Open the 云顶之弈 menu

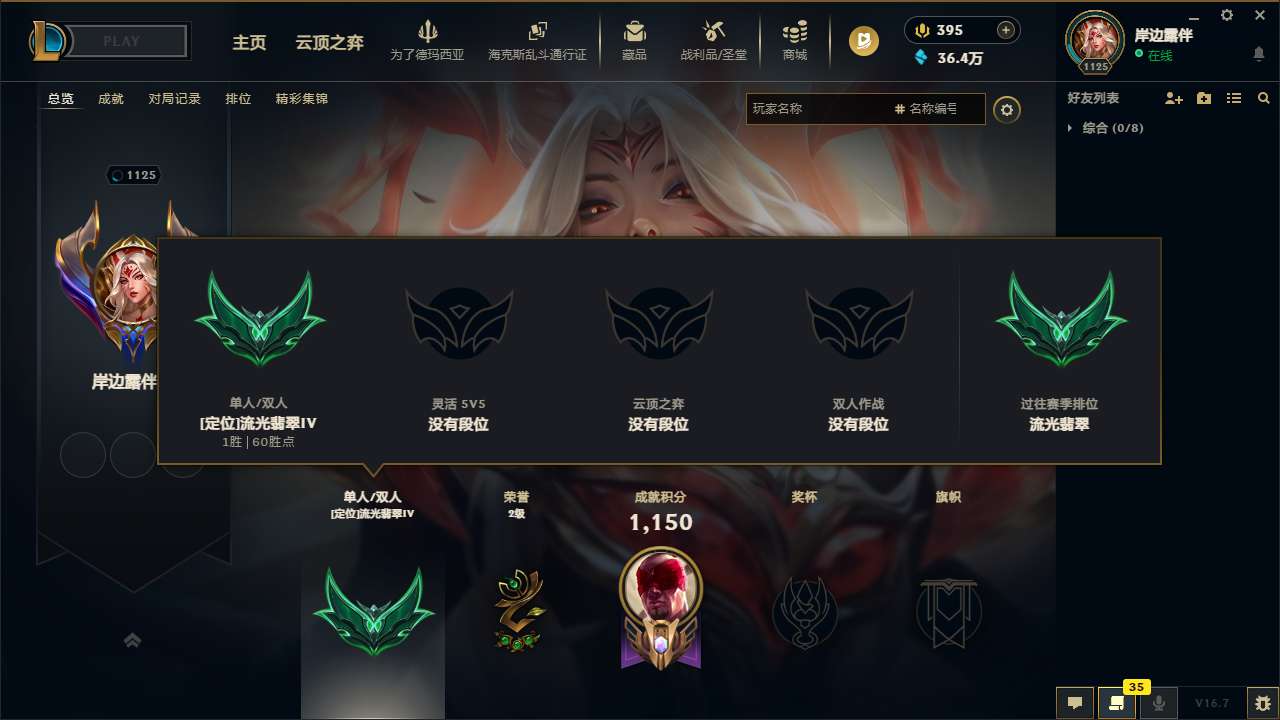pos(330,43)
